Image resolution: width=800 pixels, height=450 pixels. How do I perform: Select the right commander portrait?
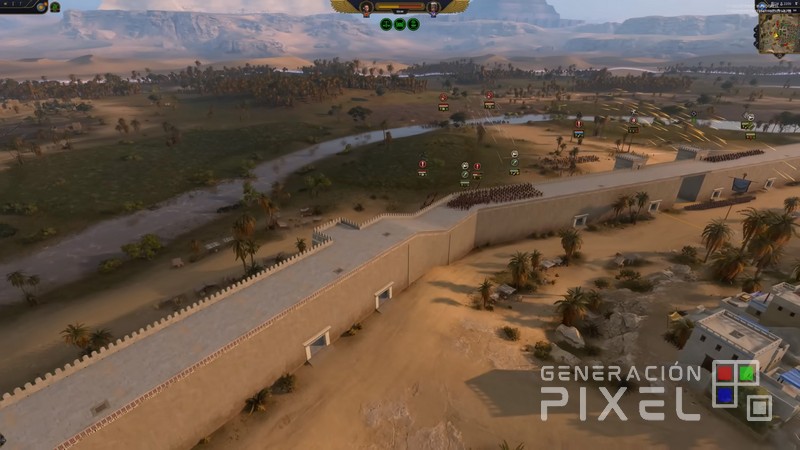point(433,7)
